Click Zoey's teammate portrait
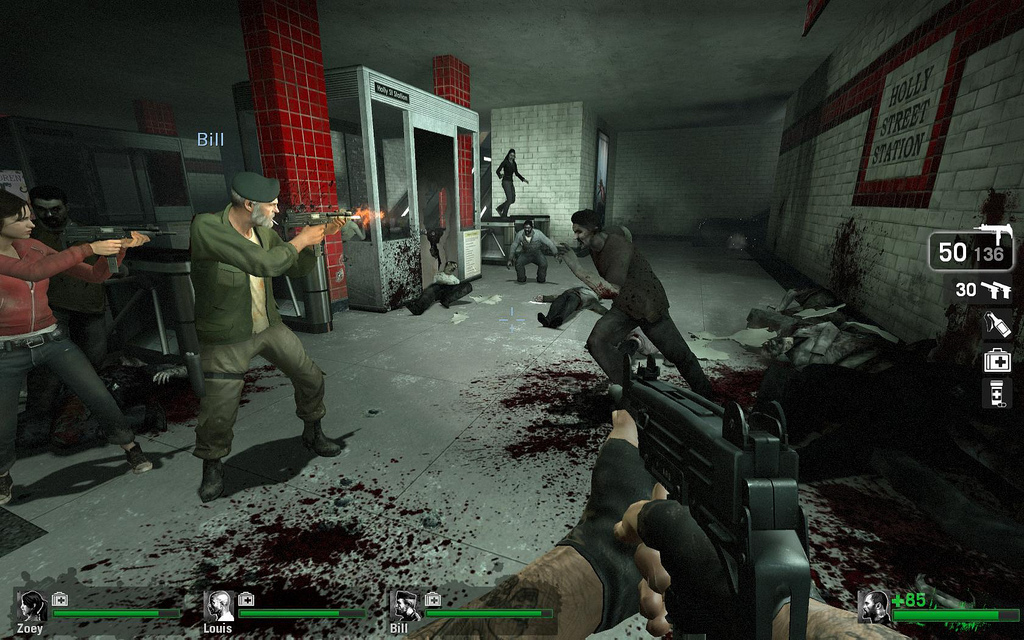Viewport: 1024px width, 640px height. click(33, 605)
